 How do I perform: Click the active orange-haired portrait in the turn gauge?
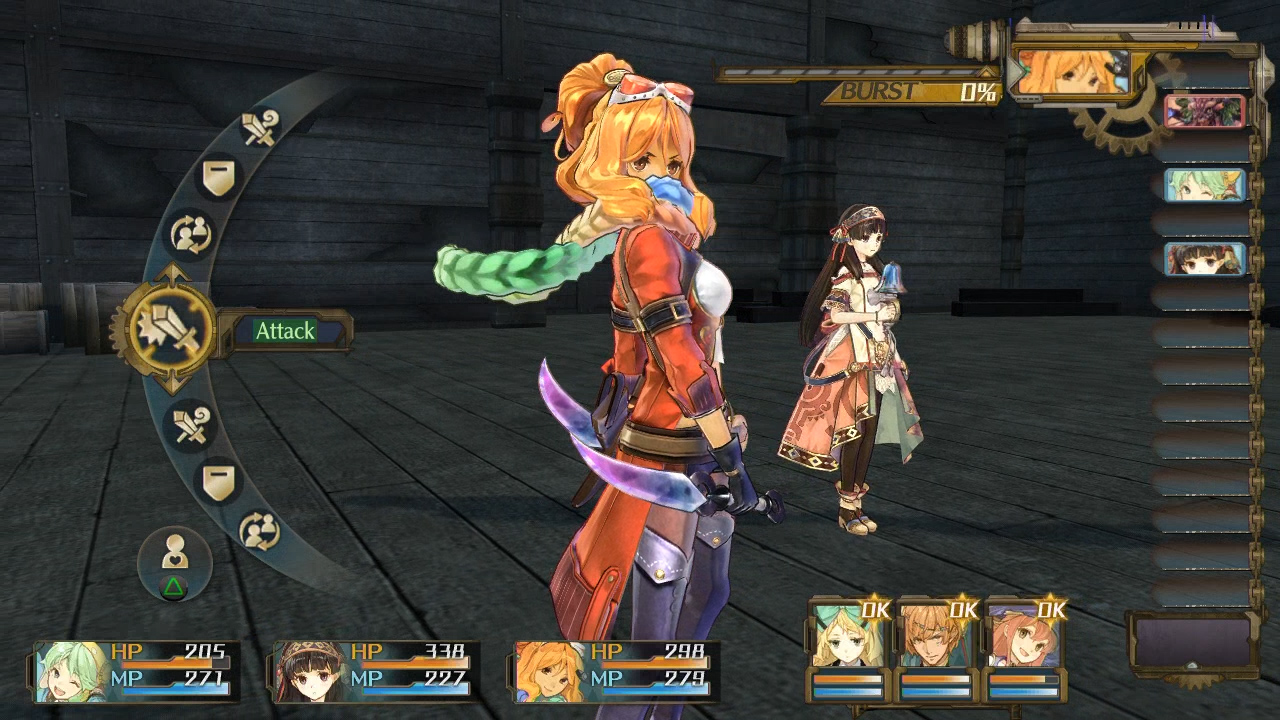pos(1070,72)
